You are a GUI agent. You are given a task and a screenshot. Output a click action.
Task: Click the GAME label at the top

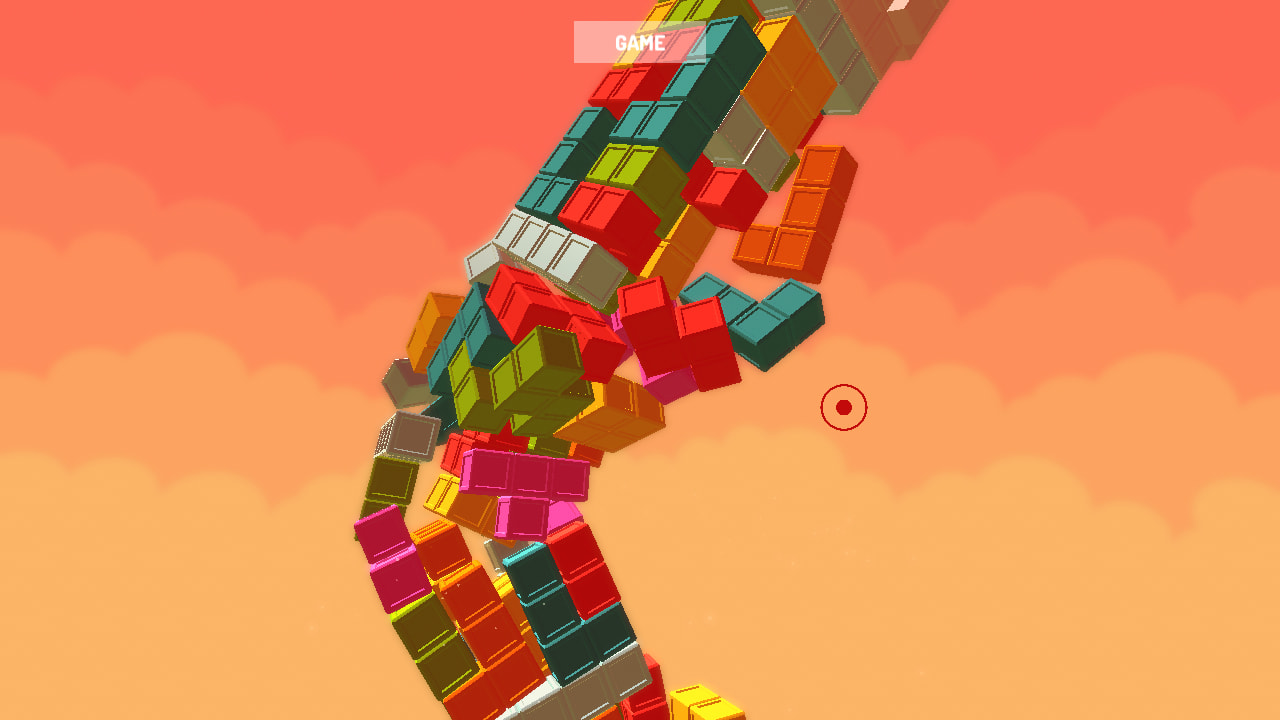click(x=638, y=42)
